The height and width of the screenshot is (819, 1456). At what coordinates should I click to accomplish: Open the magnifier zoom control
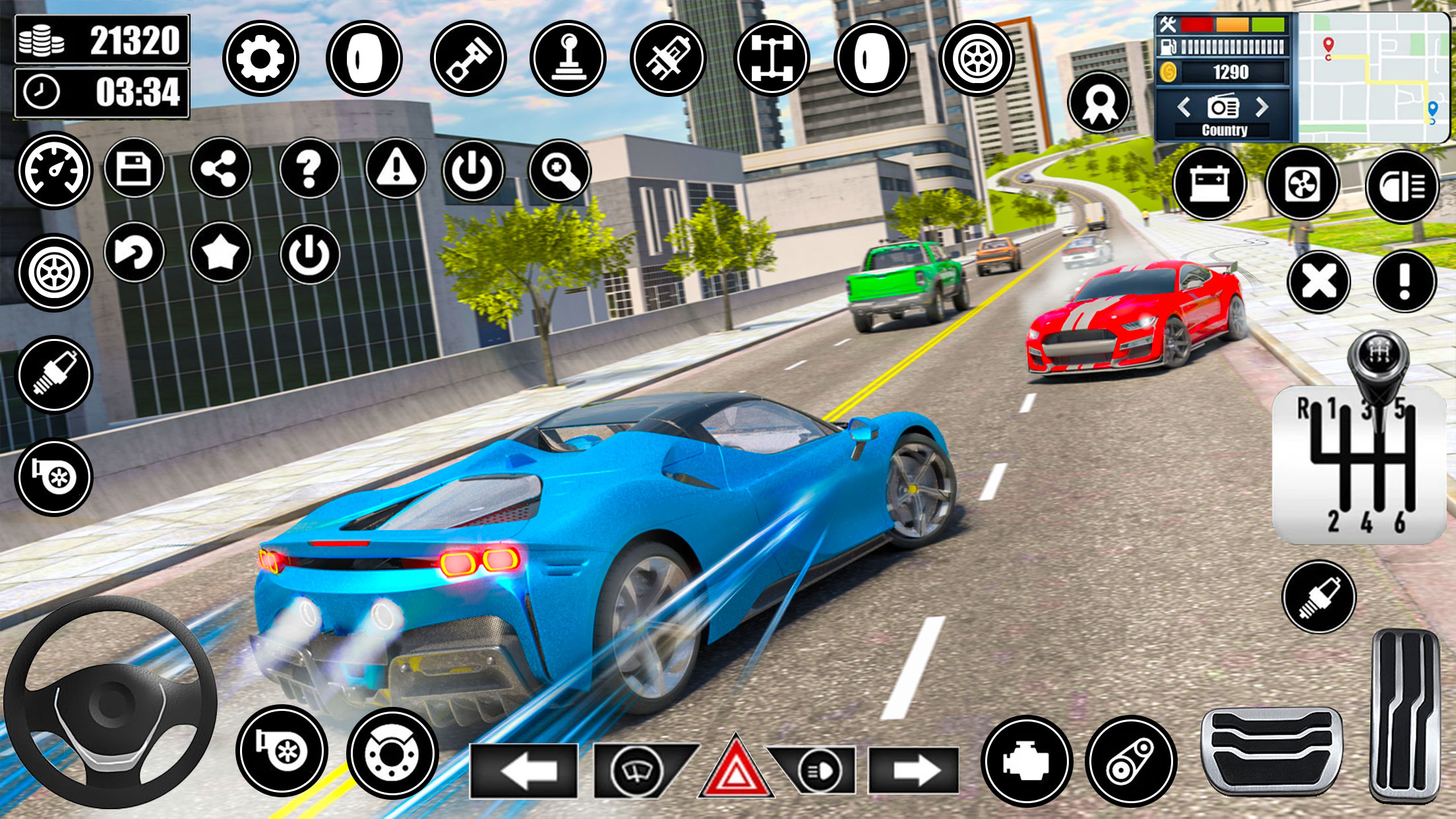coord(559,170)
